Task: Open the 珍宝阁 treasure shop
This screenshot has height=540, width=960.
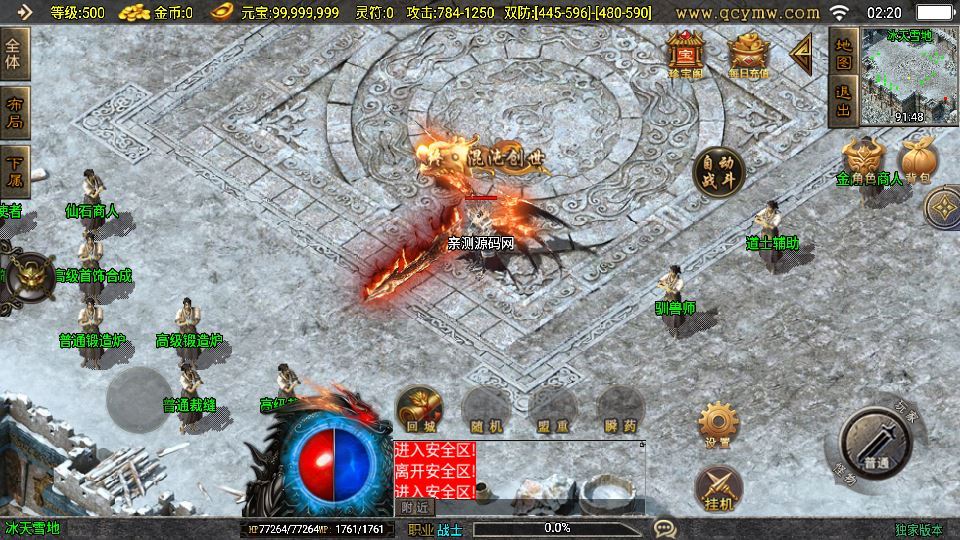Action: pyautogui.click(x=687, y=53)
